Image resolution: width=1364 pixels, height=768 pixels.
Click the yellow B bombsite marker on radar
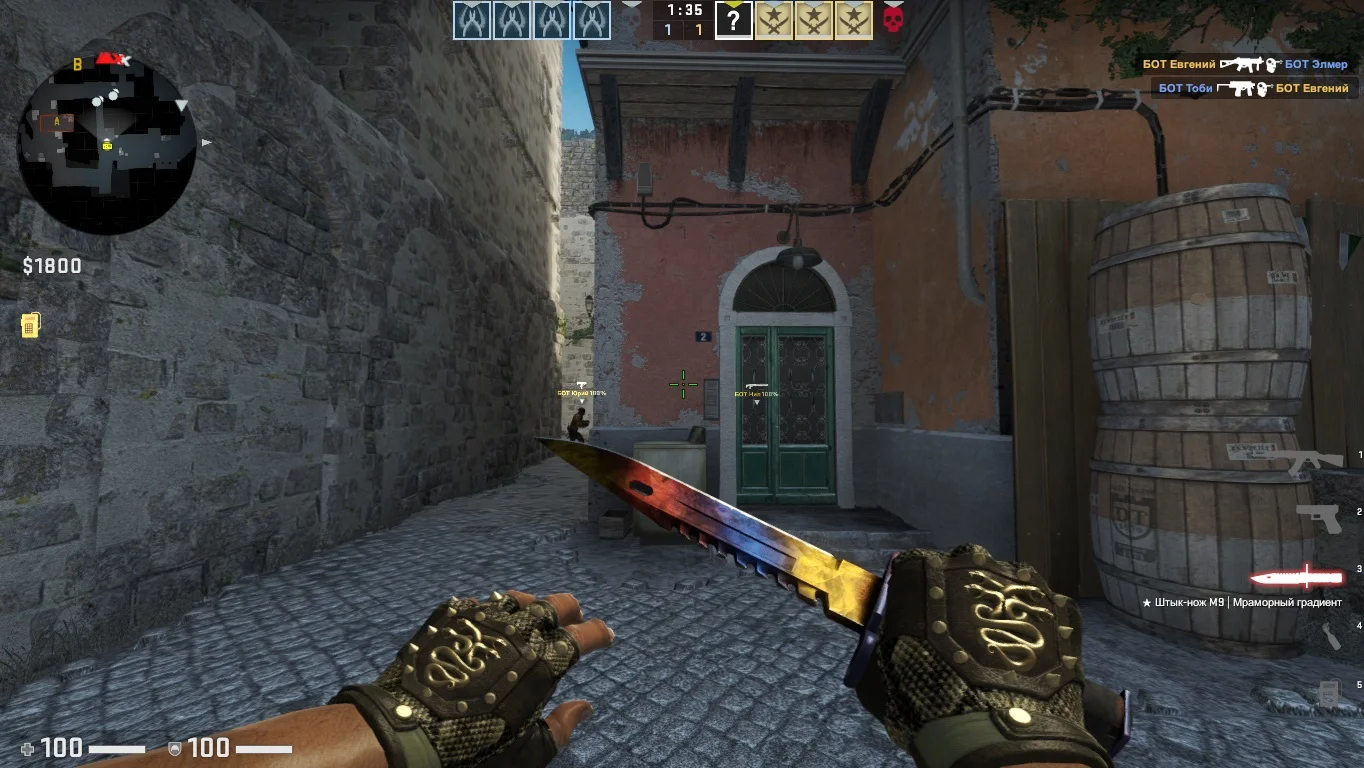(77, 64)
